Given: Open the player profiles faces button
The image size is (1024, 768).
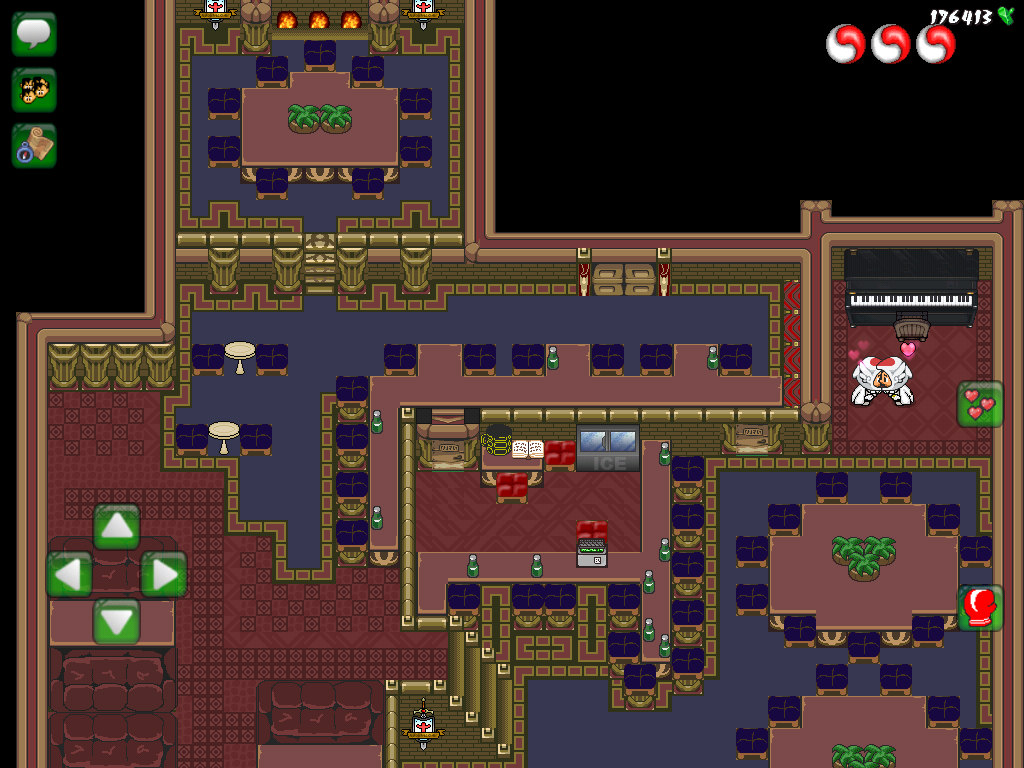Looking at the screenshot, I should (34, 90).
